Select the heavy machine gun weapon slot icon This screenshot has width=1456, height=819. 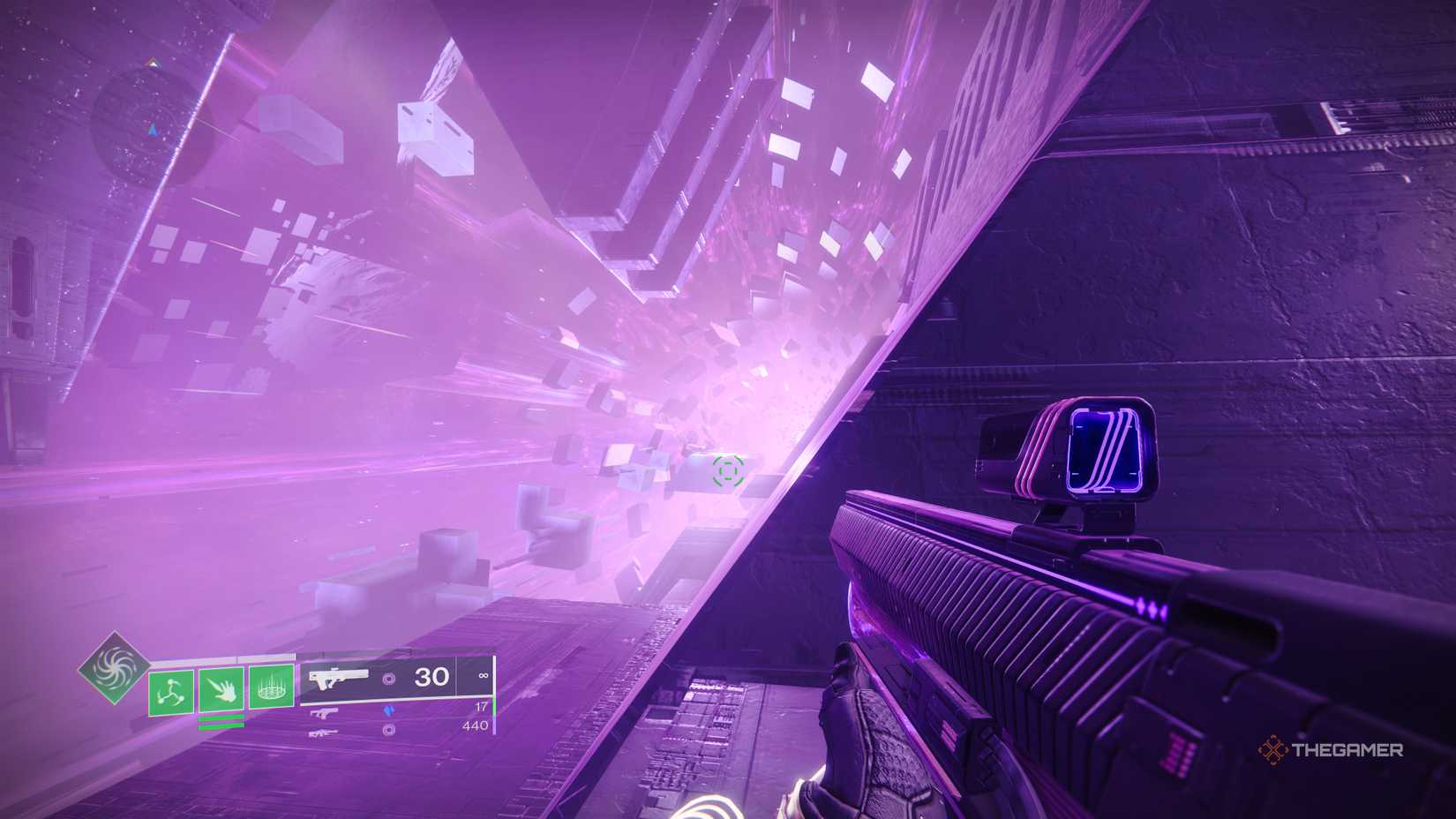point(324,733)
